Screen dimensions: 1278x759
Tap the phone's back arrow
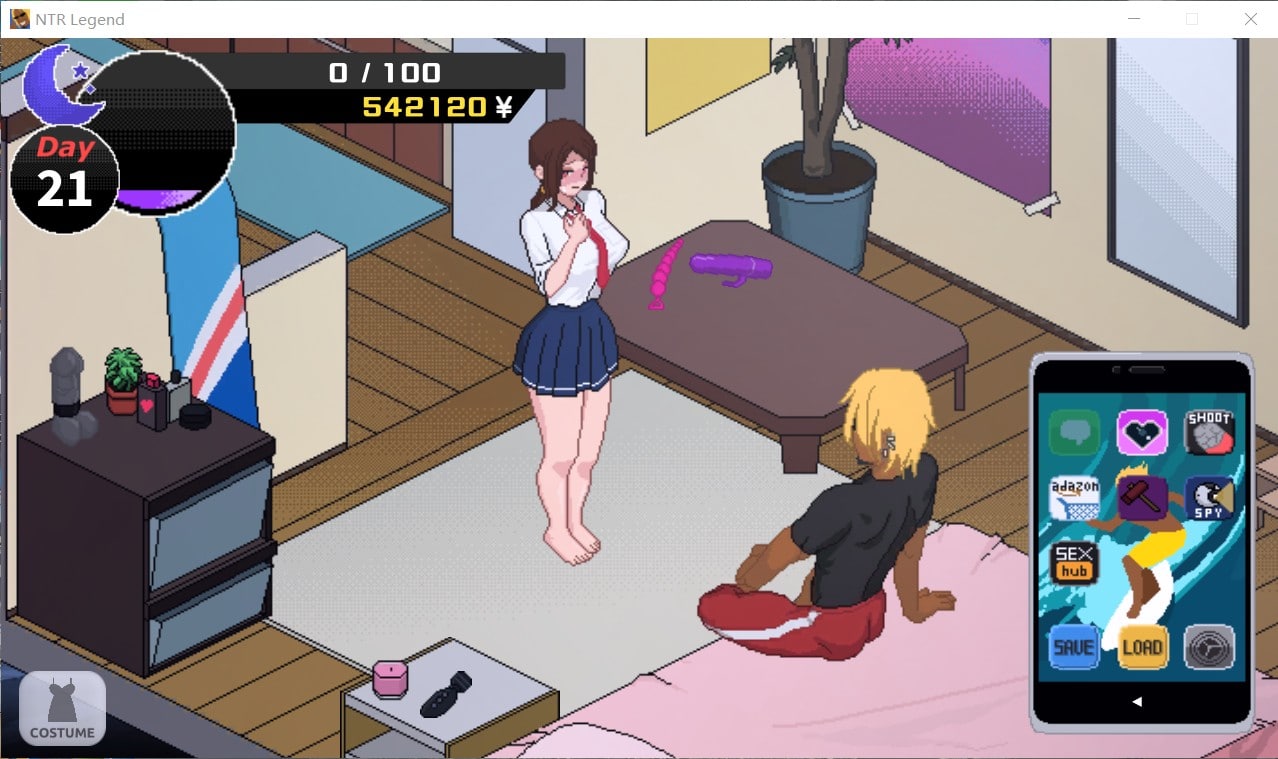1137,702
